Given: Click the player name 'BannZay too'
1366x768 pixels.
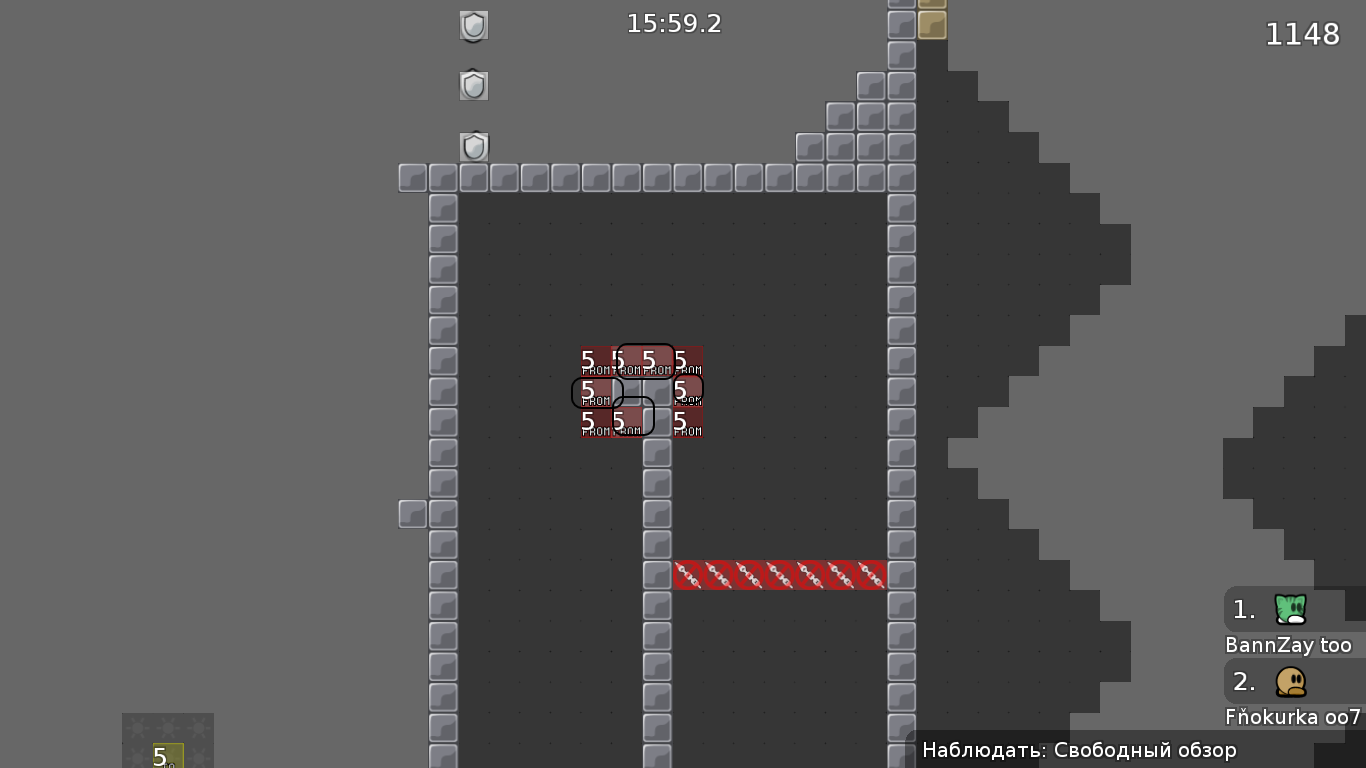Looking at the screenshot, I should (1286, 646).
